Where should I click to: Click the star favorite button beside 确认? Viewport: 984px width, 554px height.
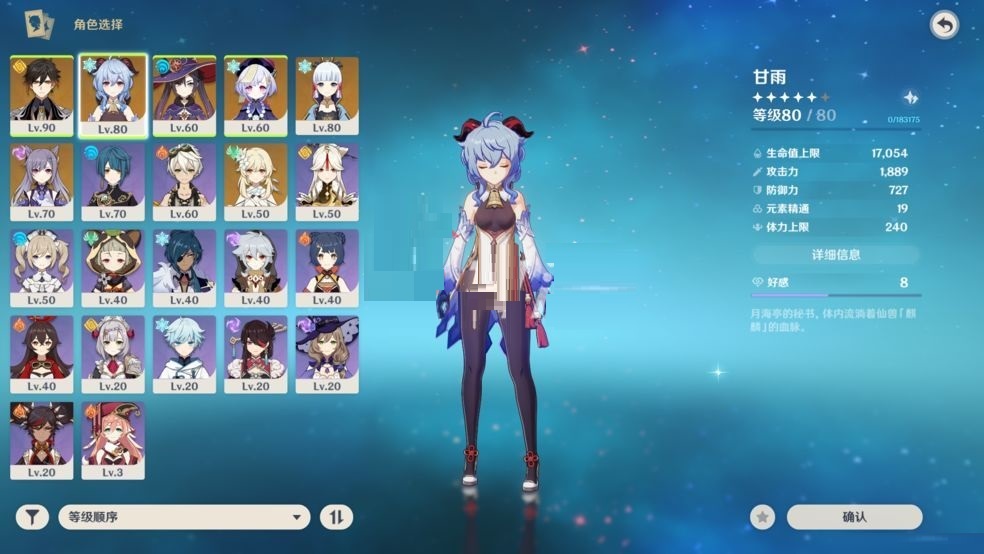click(763, 517)
